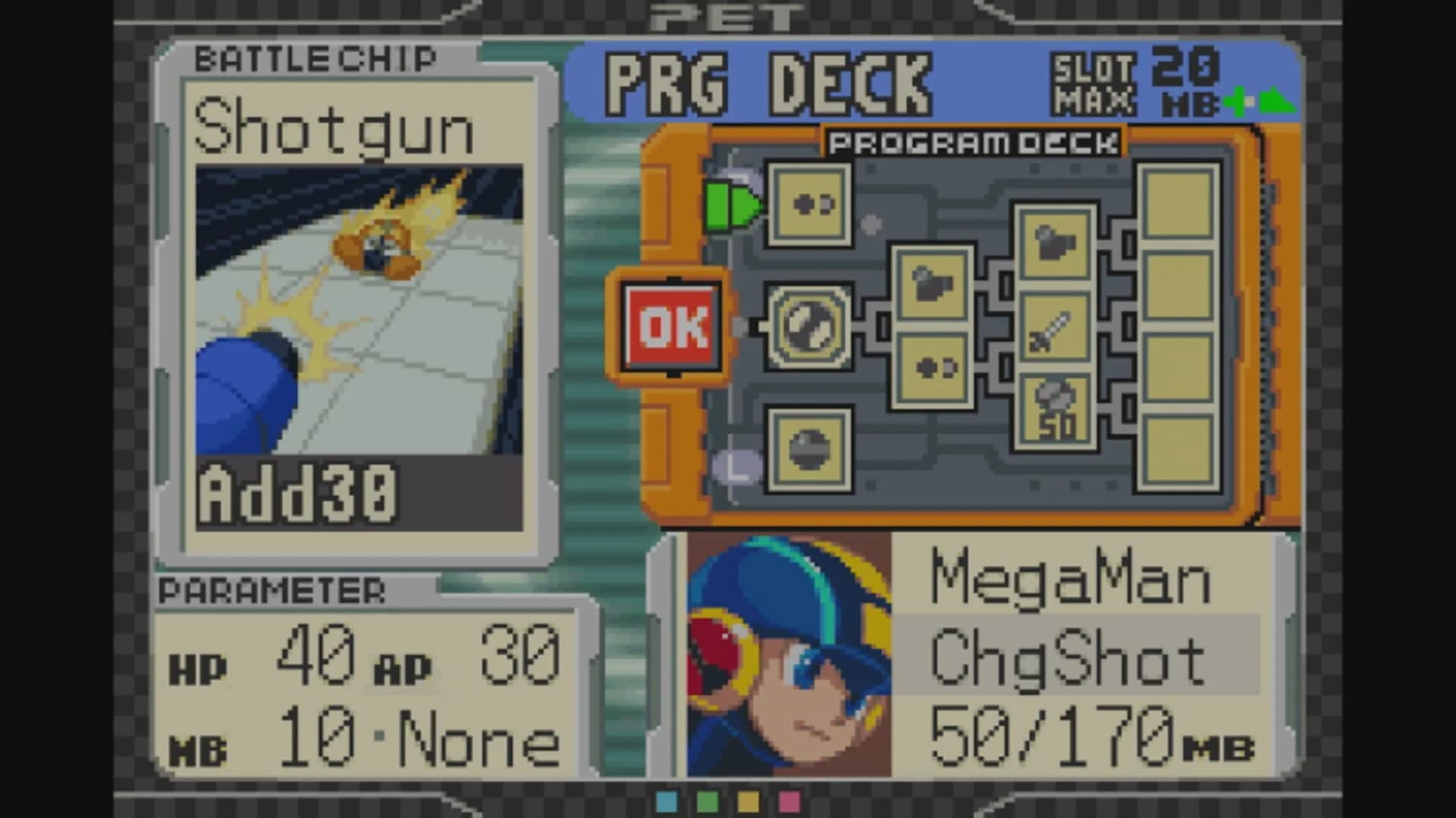Open the PRG DECK header tab
The width and height of the screenshot is (1456, 818).
[x=766, y=83]
